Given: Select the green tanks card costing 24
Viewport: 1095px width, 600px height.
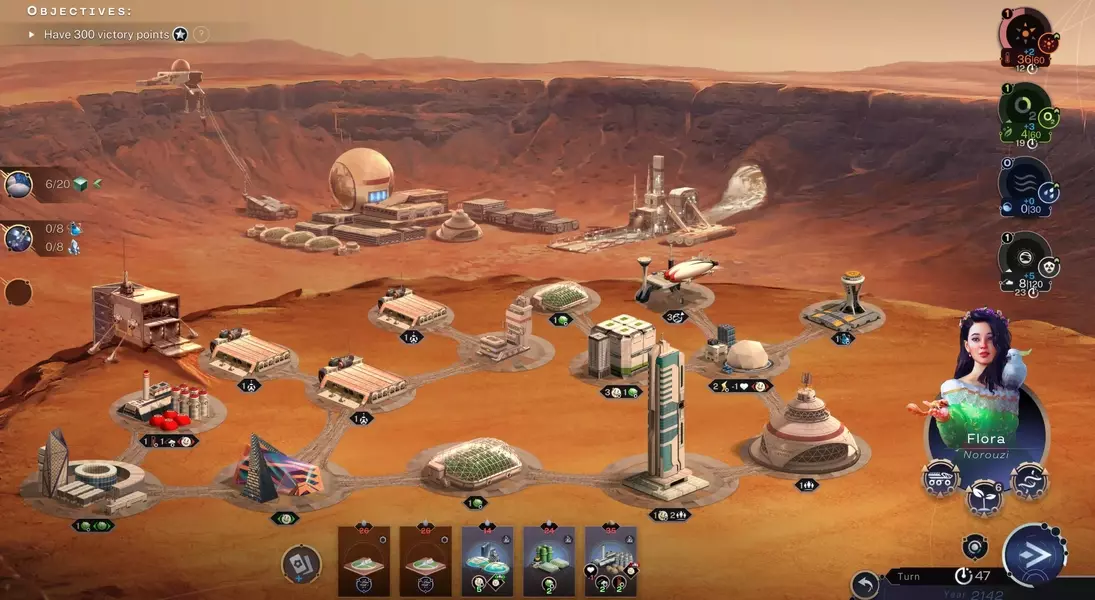Looking at the screenshot, I should [x=549, y=561].
